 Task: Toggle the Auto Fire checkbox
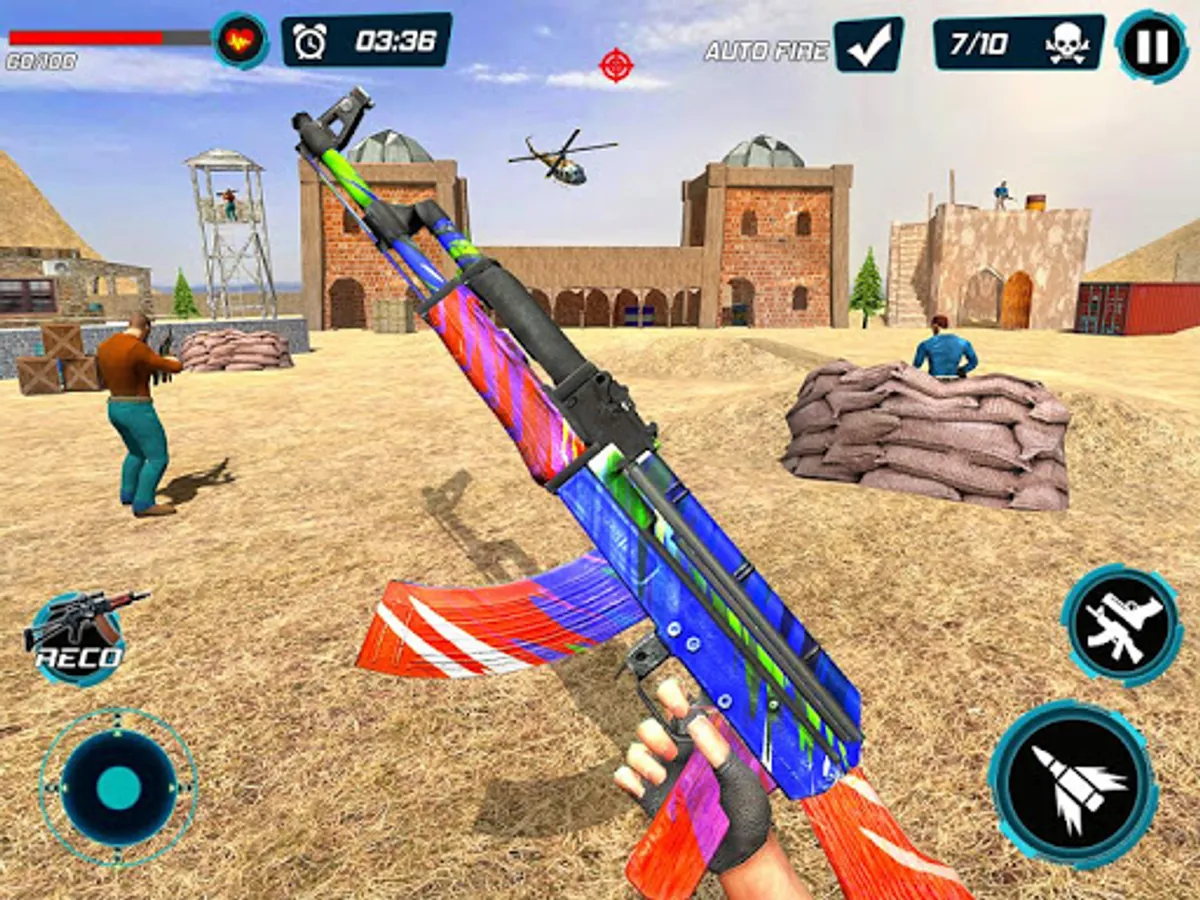pos(868,45)
